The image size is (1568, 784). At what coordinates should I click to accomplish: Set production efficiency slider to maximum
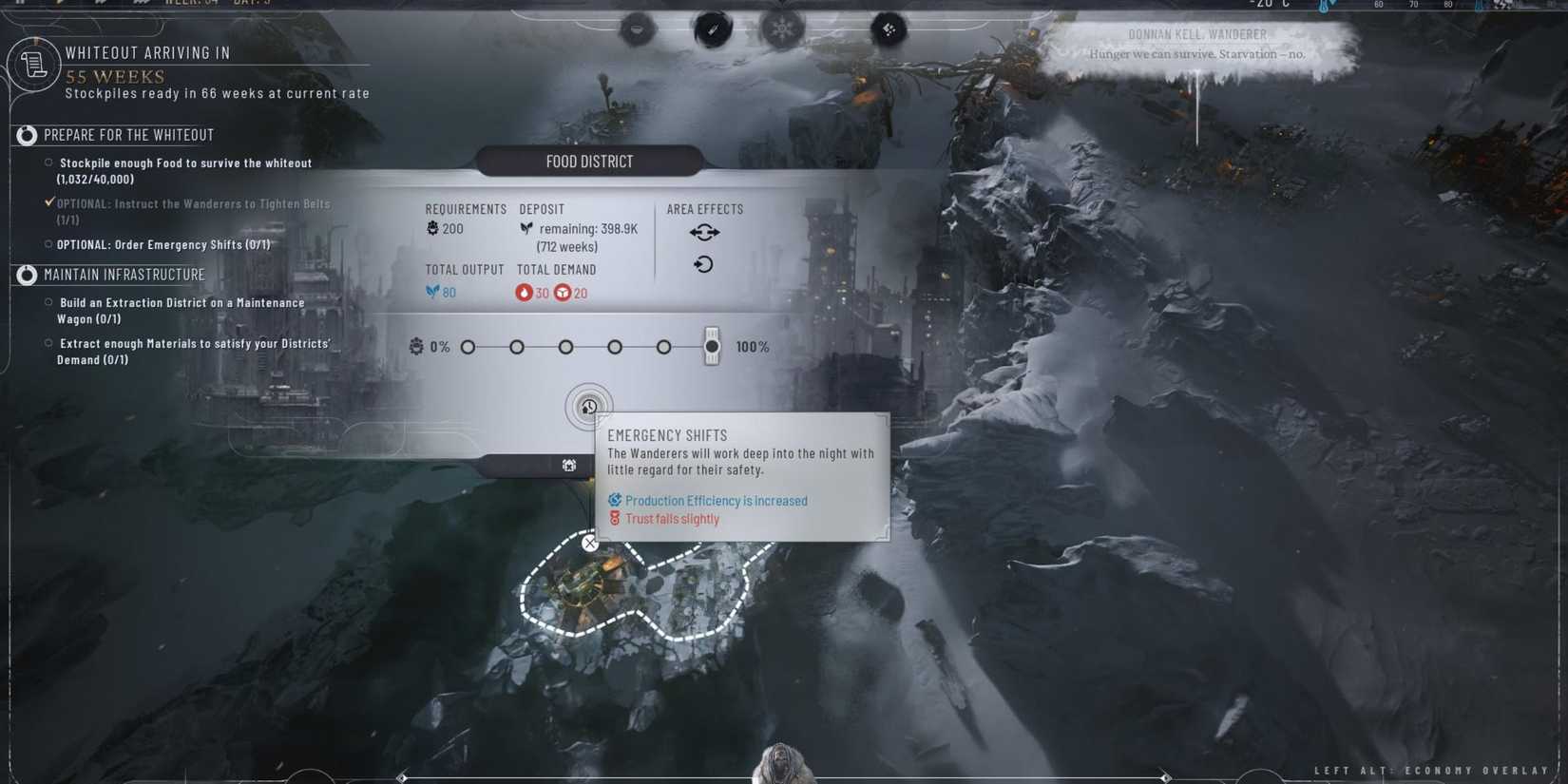pos(712,346)
